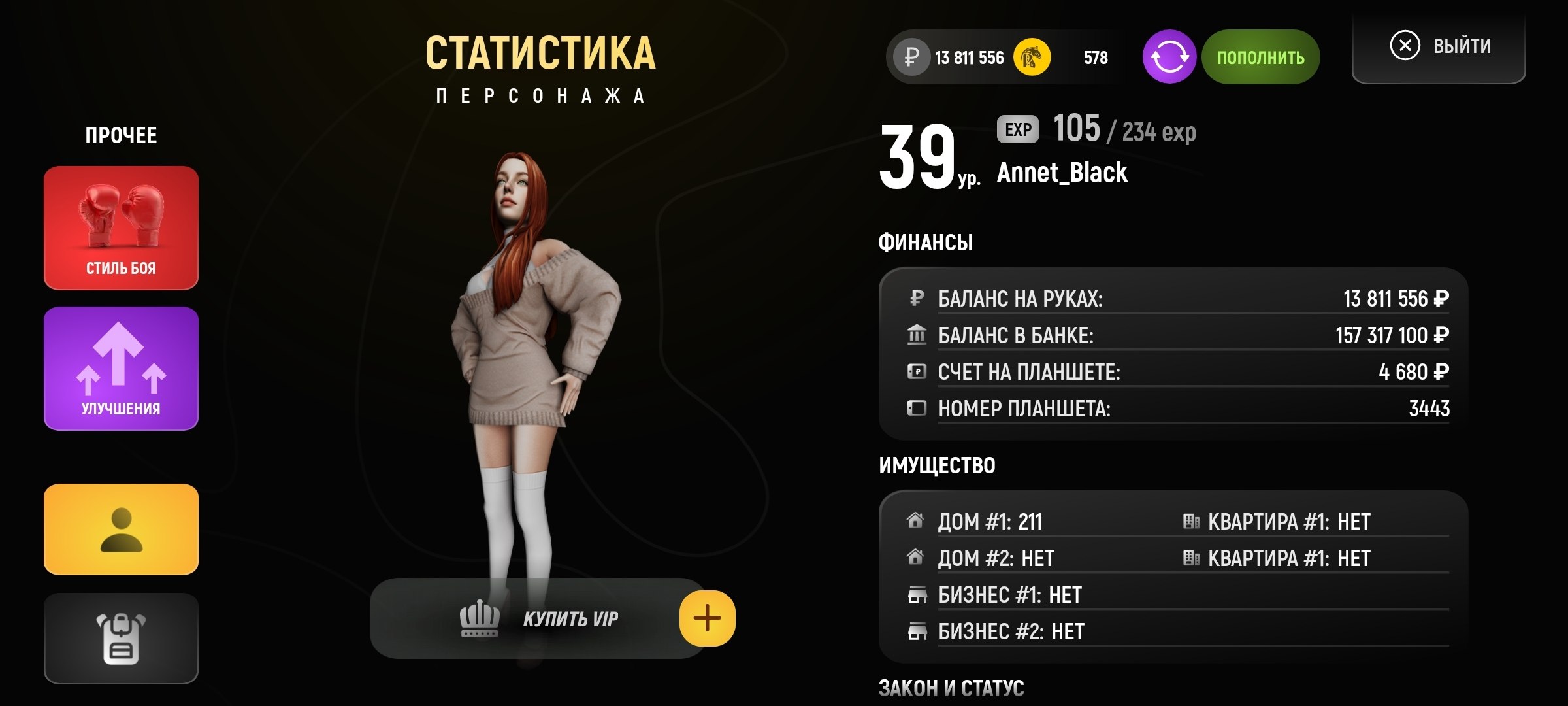This screenshot has height=706, width=1568.
Task: Click the gold horse coin icon
Action: point(1032,58)
